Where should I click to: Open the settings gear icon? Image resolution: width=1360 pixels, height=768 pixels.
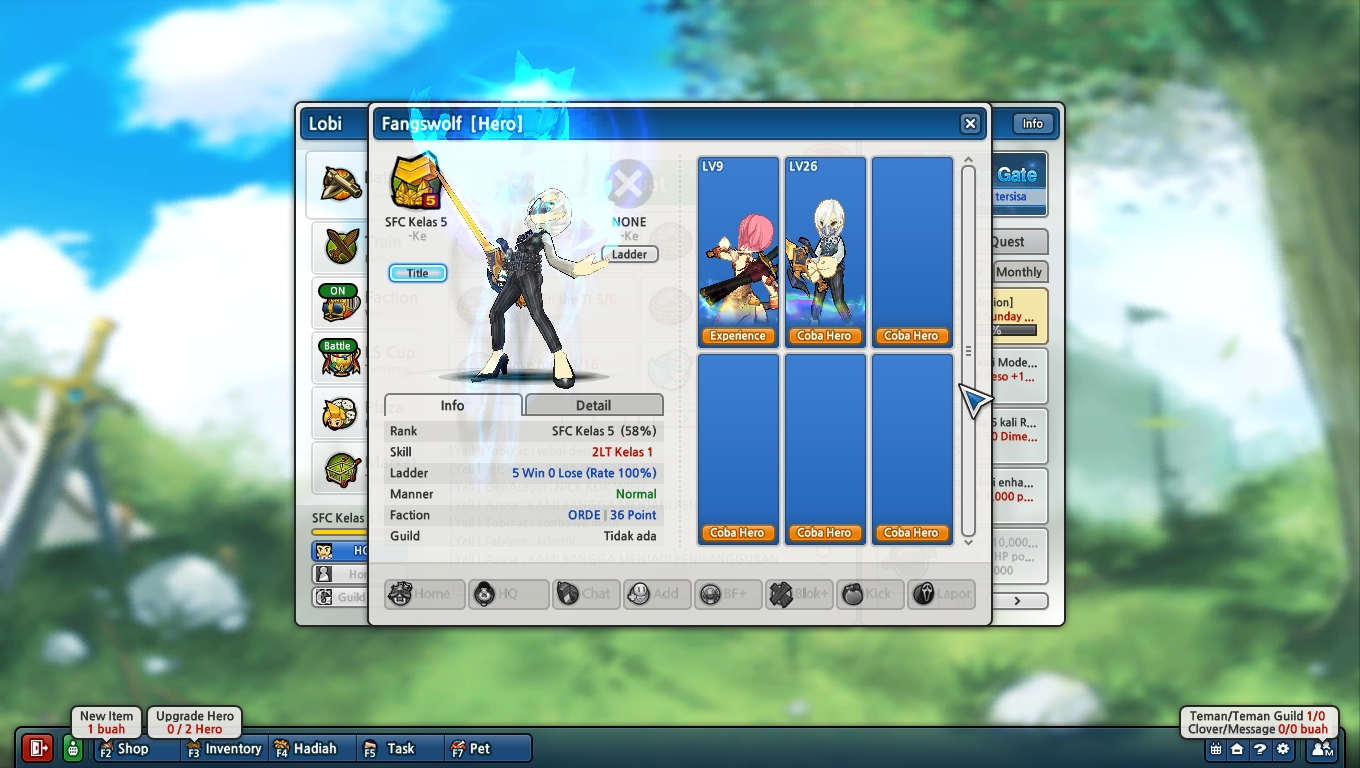tap(1283, 749)
